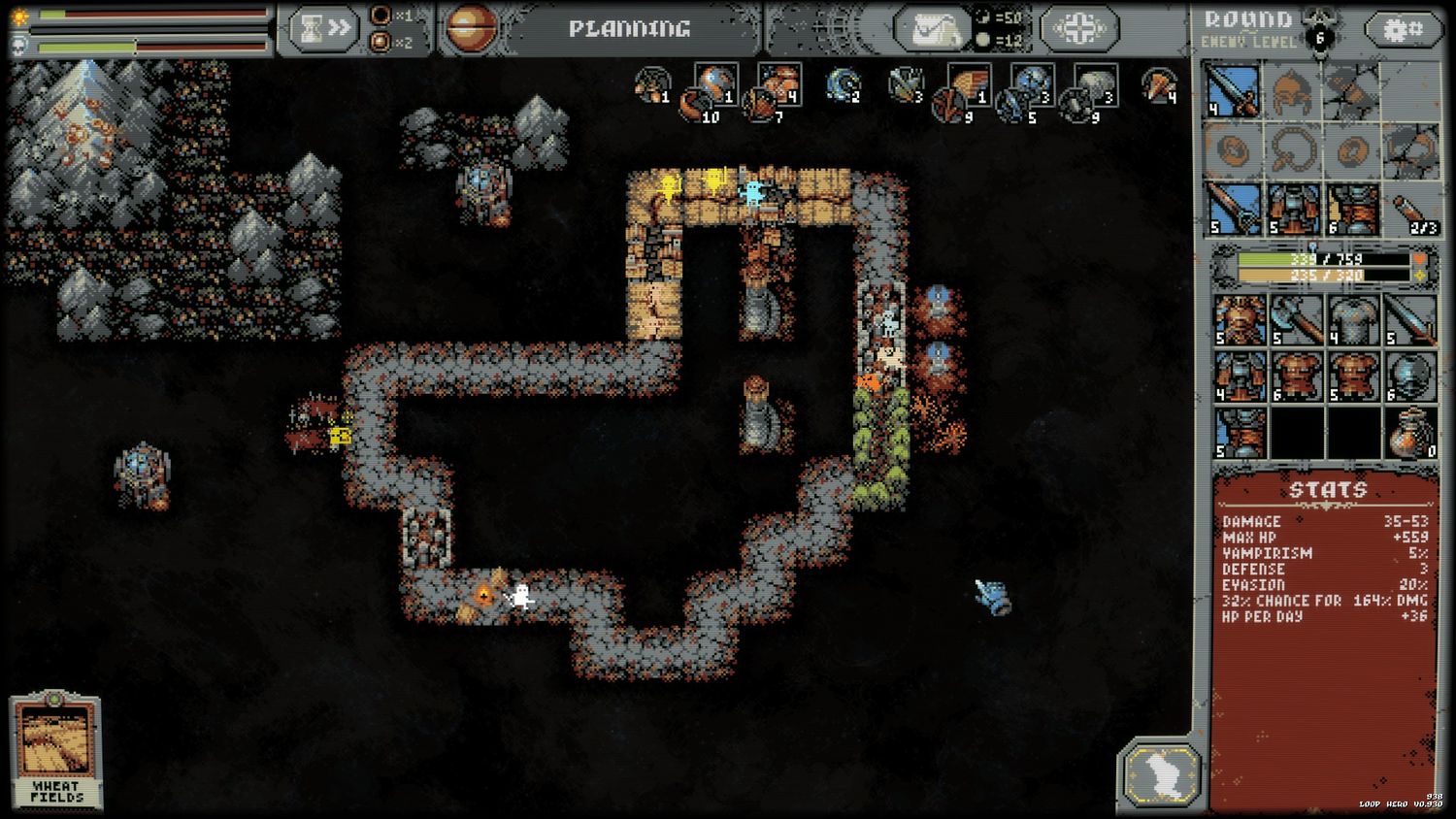Select the potion slot showing 2/3

[x=1410, y=211]
